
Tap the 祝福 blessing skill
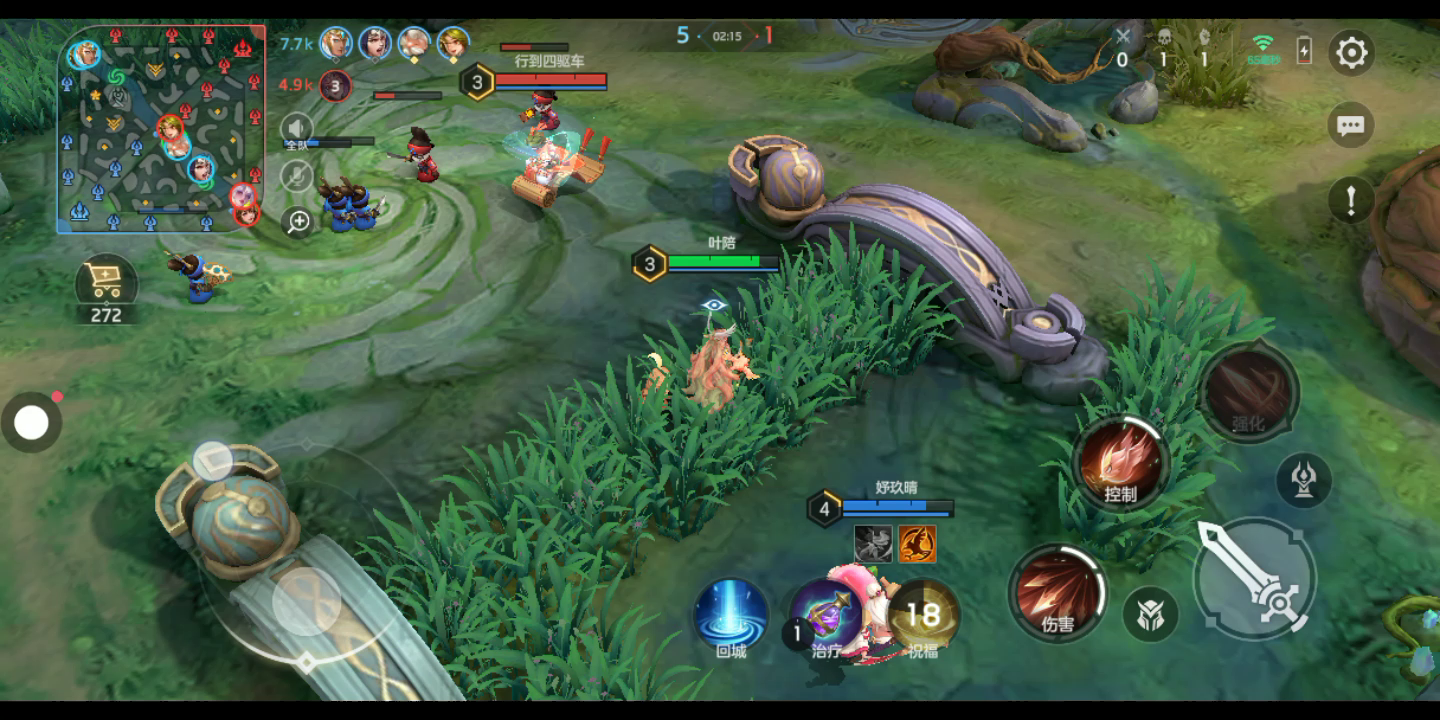tap(923, 614)
